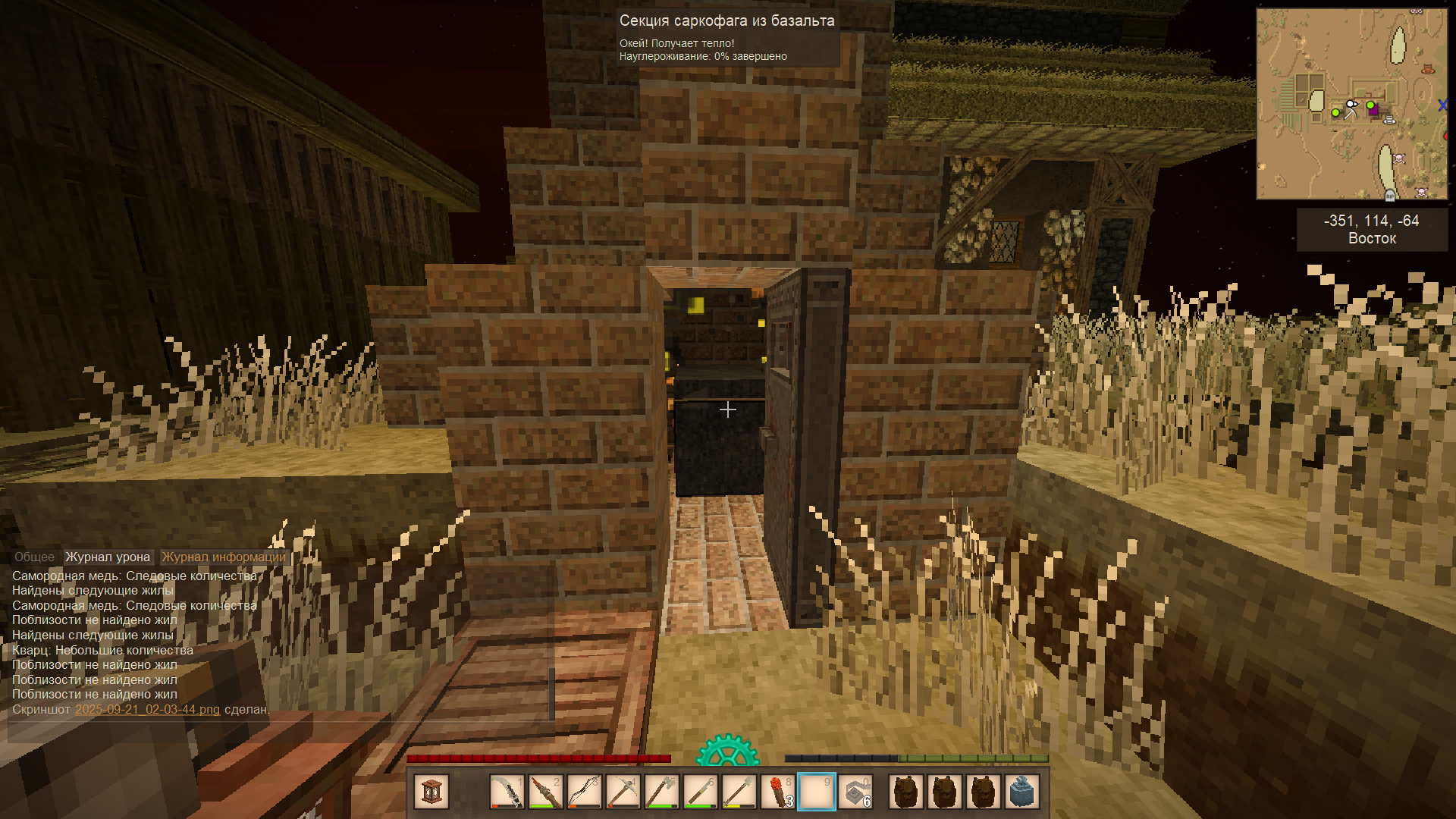
Task: Switch to the Общее chat tab
Action: [x=34, y=557]
